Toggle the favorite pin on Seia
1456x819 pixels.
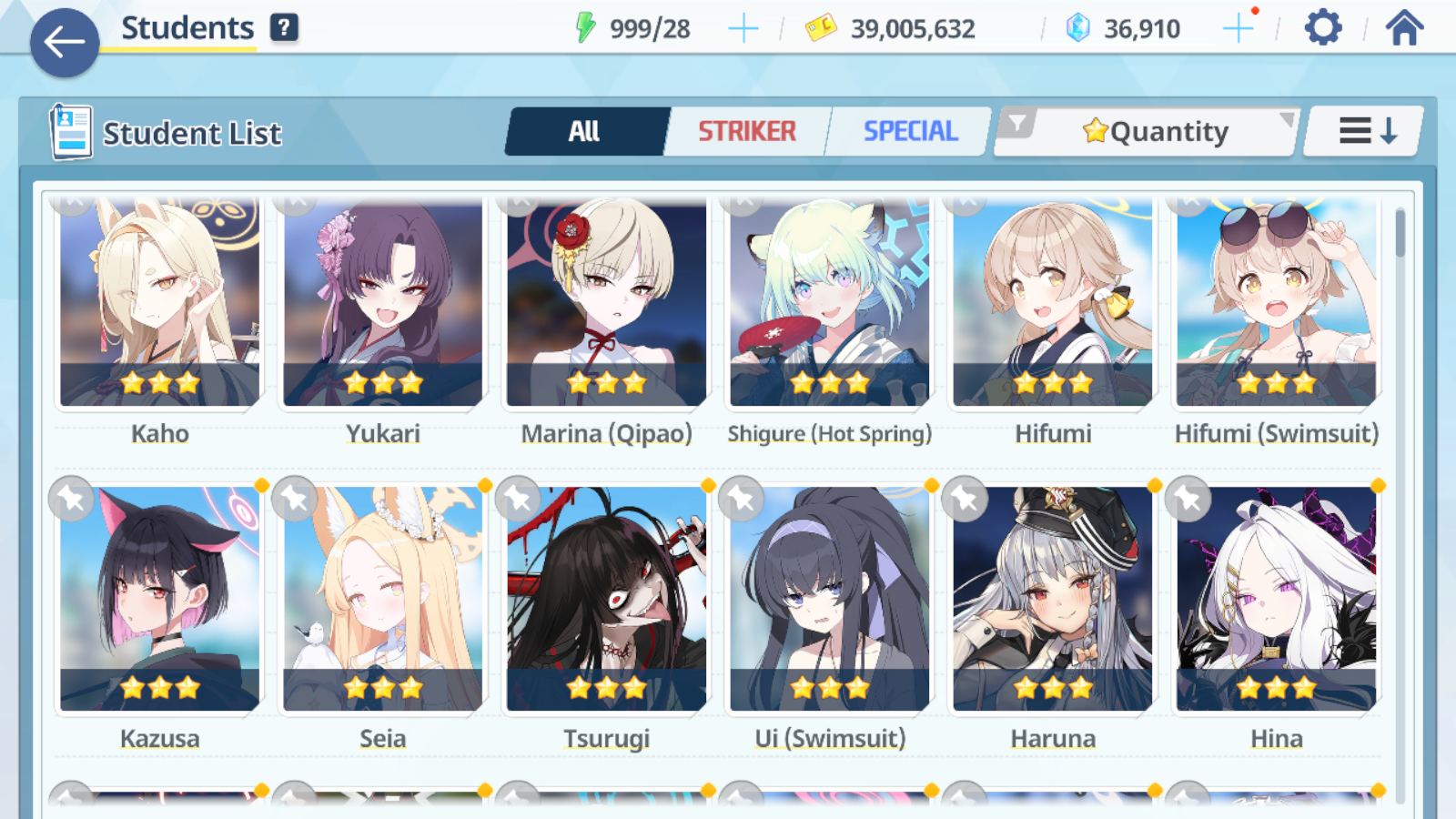pos(295,499)
